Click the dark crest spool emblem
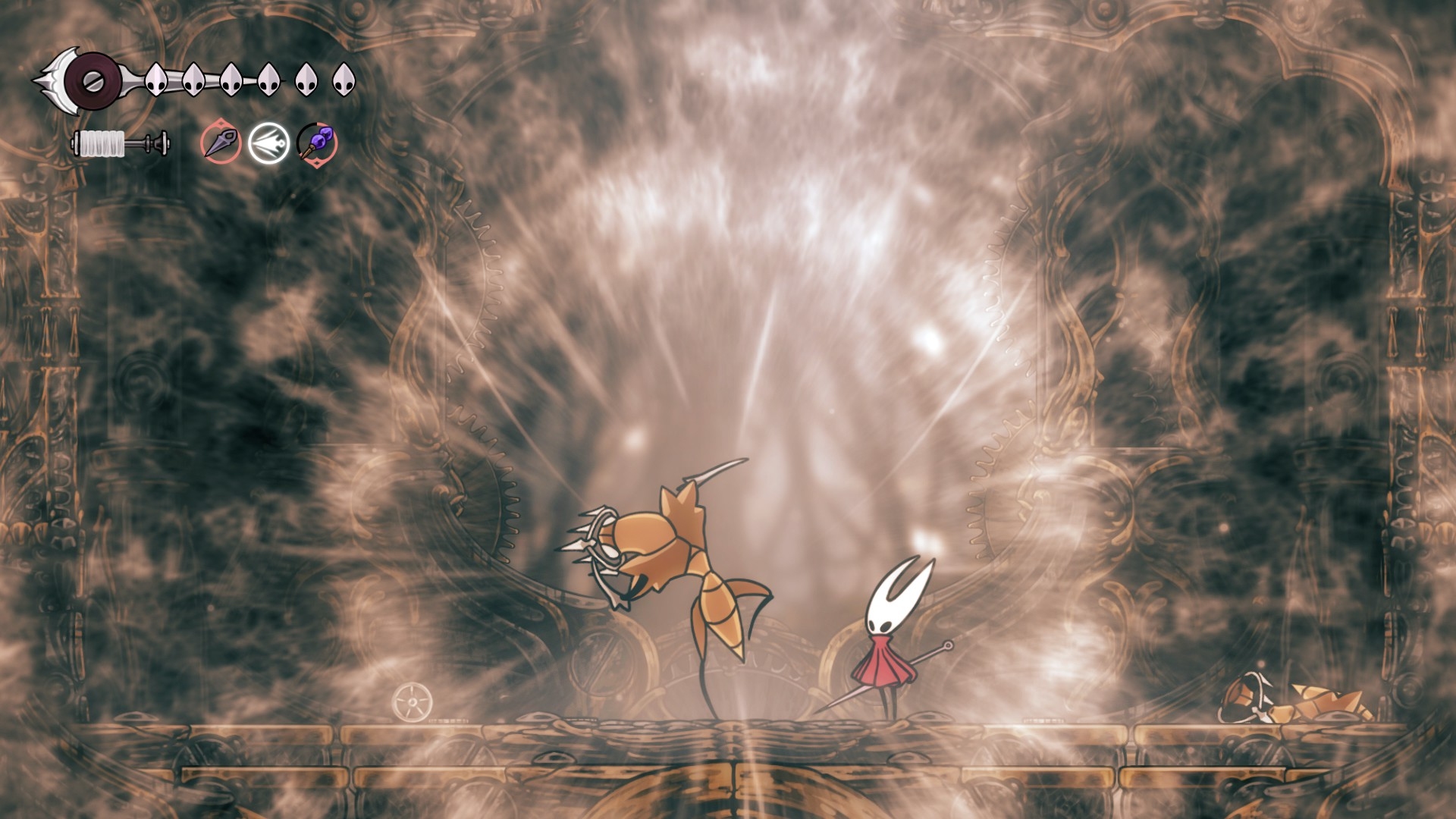This screenshot has width=1456, height=819. (93, 80)
